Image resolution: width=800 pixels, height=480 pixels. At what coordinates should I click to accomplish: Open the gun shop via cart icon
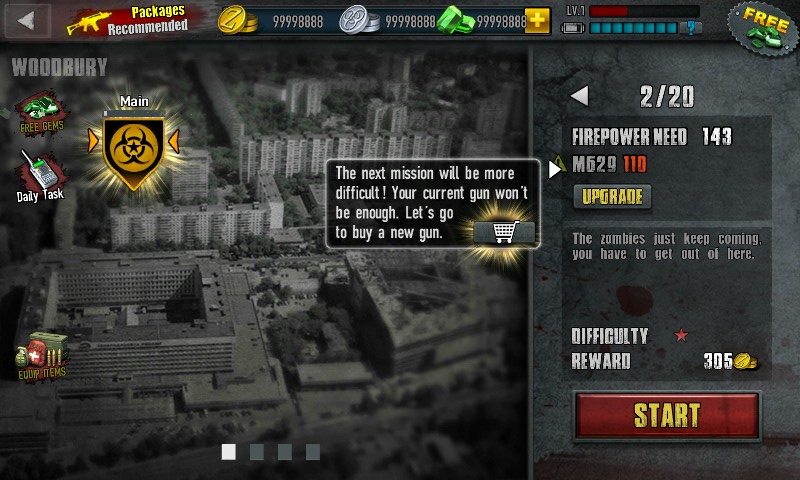click(504, 231)
